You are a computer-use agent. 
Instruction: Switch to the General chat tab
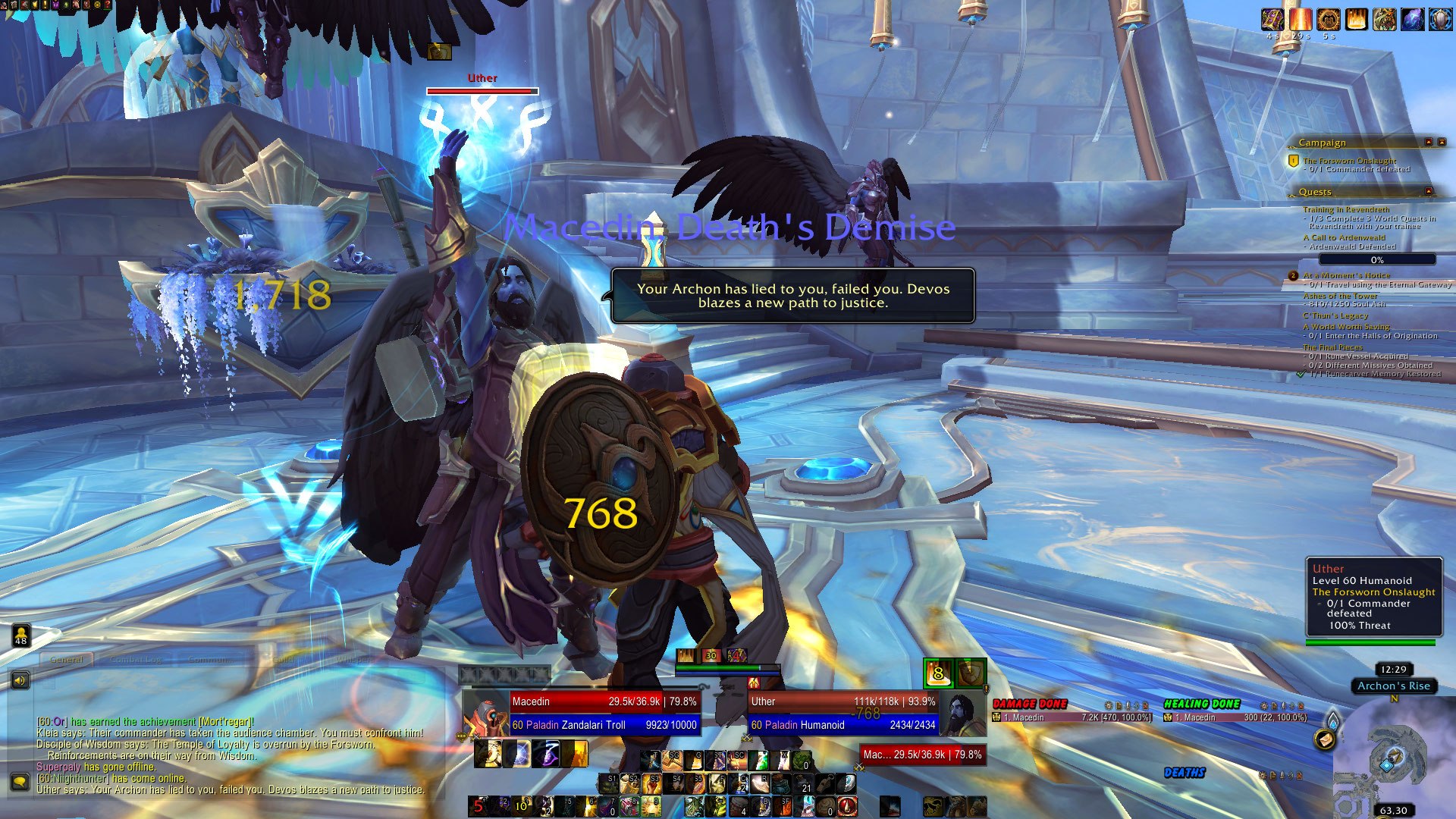click(x=66, y=660)
